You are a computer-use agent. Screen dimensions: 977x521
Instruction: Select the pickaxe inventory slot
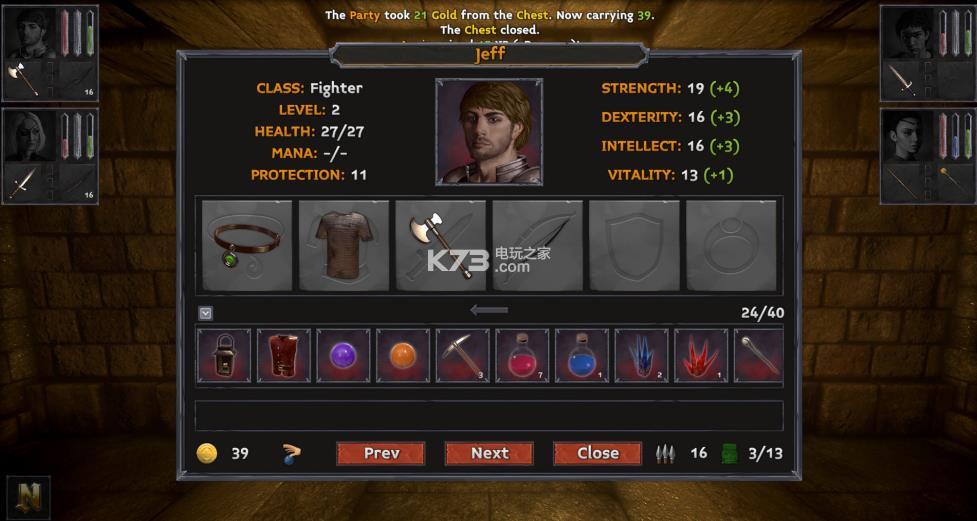pyautogui.click(x=462, y=355)
